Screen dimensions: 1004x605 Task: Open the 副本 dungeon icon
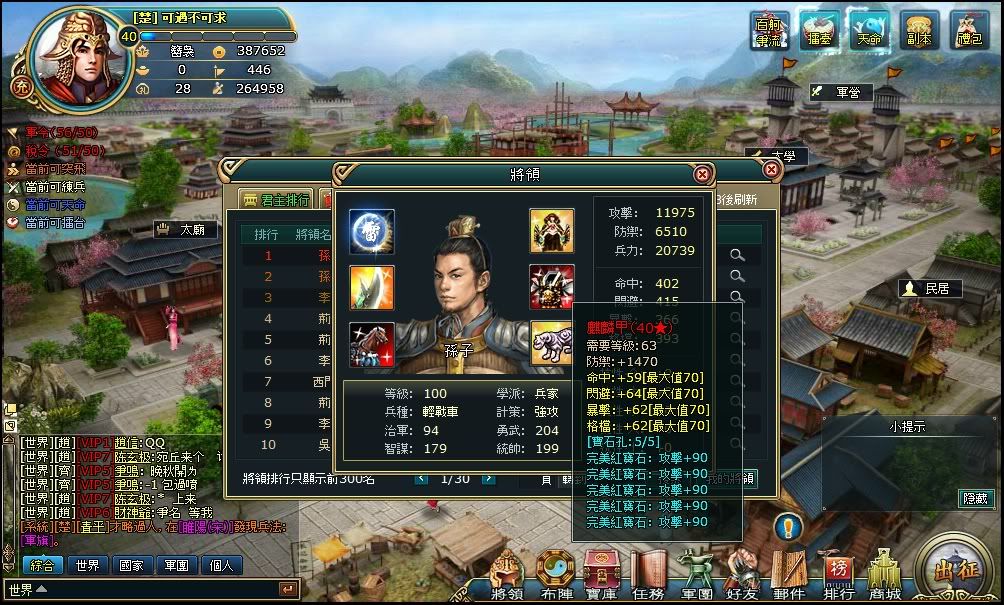(x=918, y=30)
